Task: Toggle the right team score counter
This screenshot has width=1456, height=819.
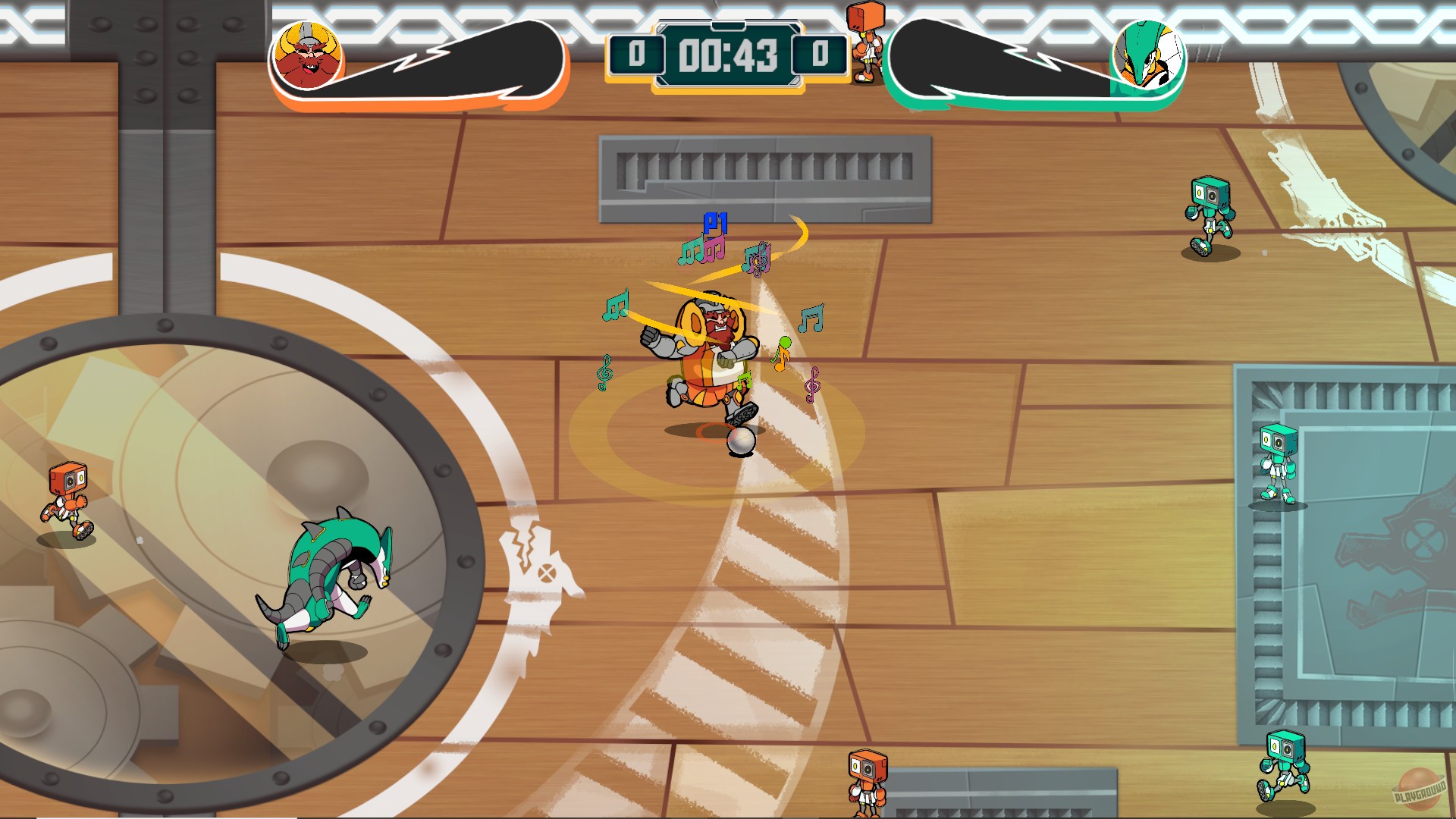Action: click(821, 55)
